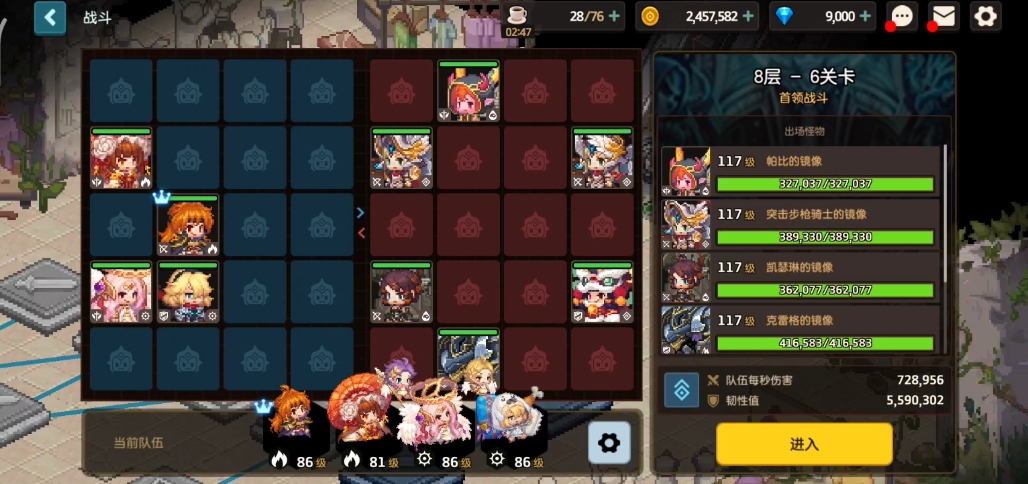1028x484 pixels.
Task: Select the level 81 hero in team bar
Action: click(364, 418)
